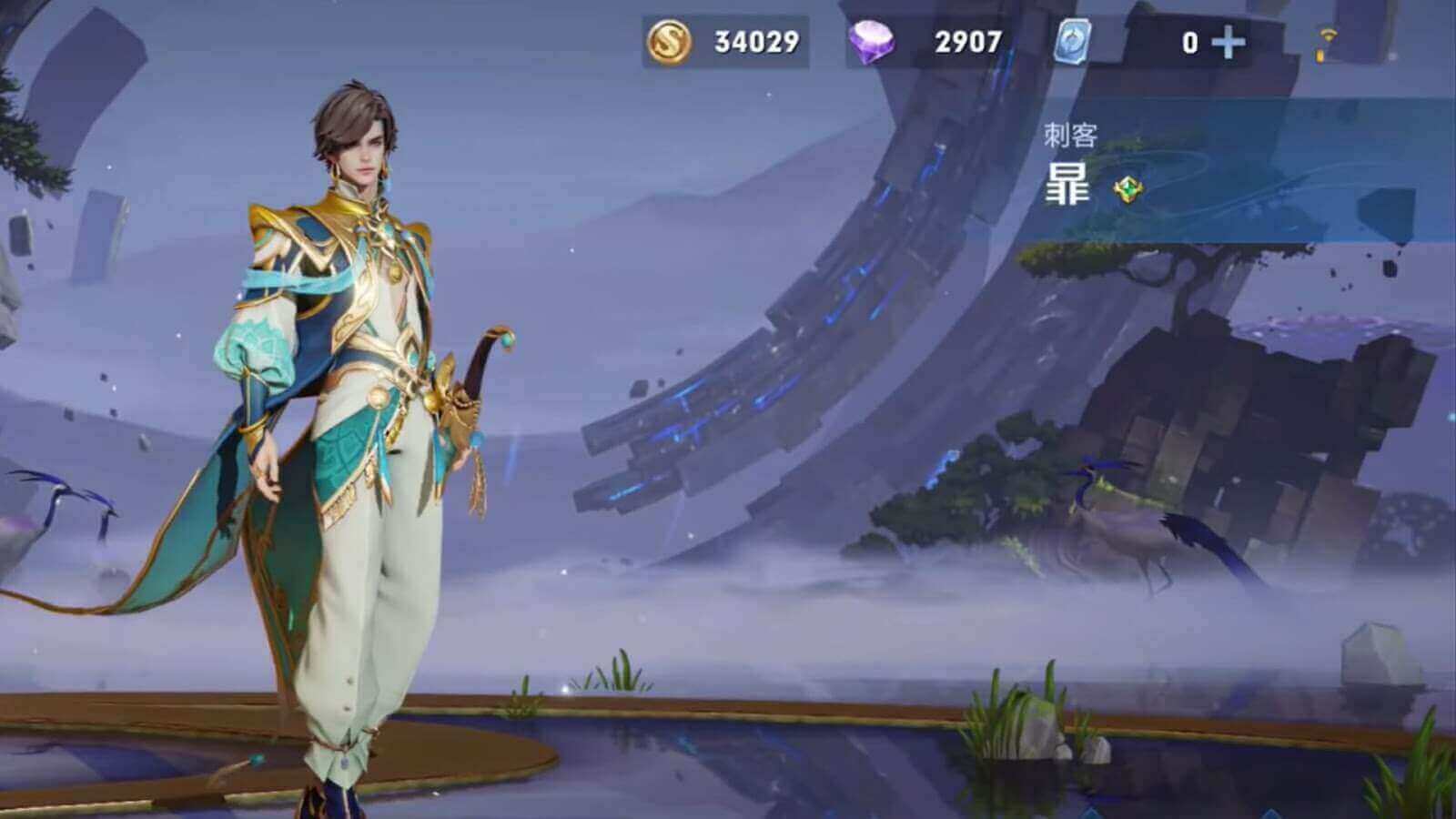Viewport: 1456px width, 819px height.
Task: Select the purple diamond currency icon
Action: click(875, 41)
